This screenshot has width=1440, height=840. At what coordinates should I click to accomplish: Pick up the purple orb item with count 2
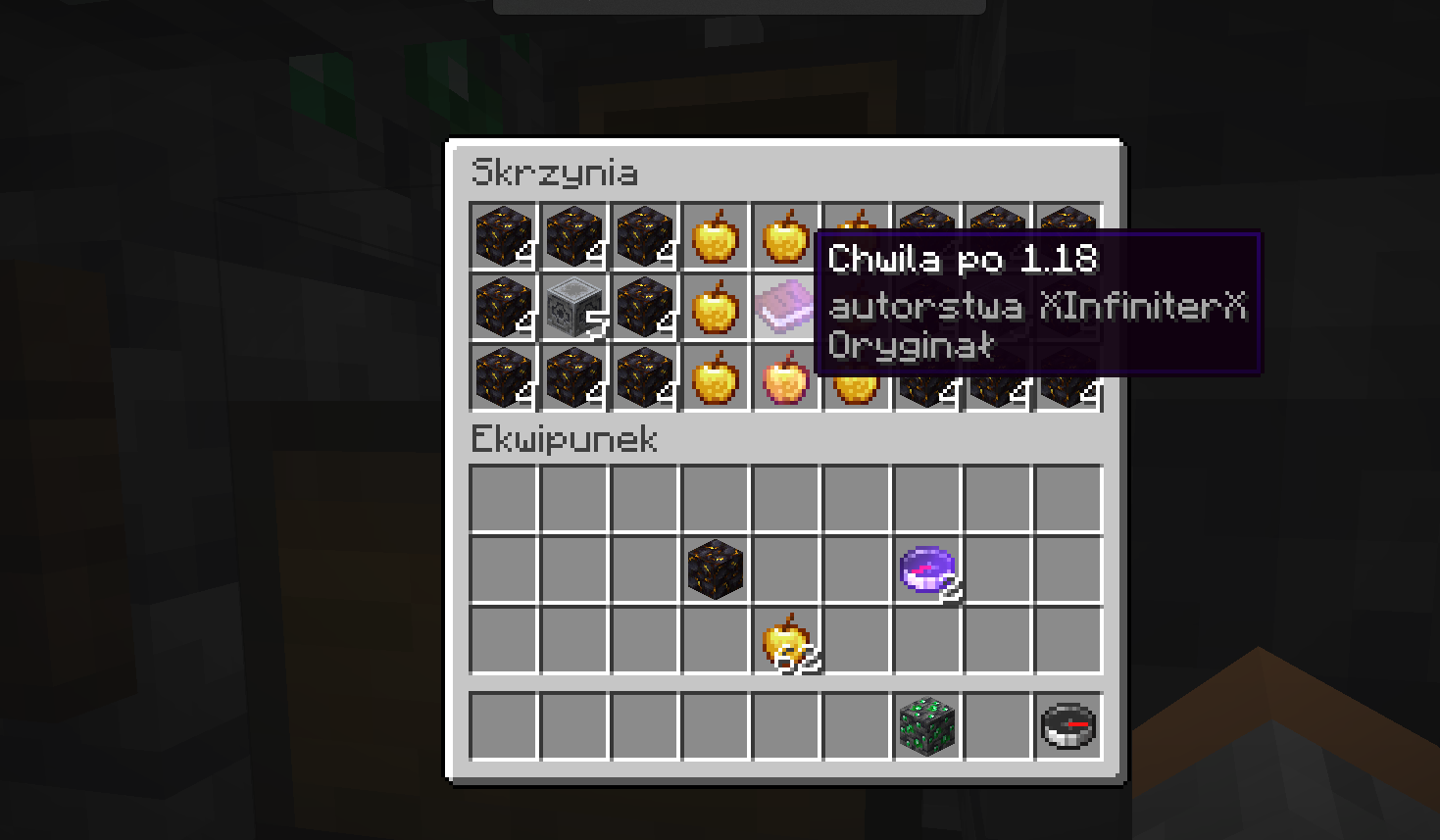[x=926, y=567]
